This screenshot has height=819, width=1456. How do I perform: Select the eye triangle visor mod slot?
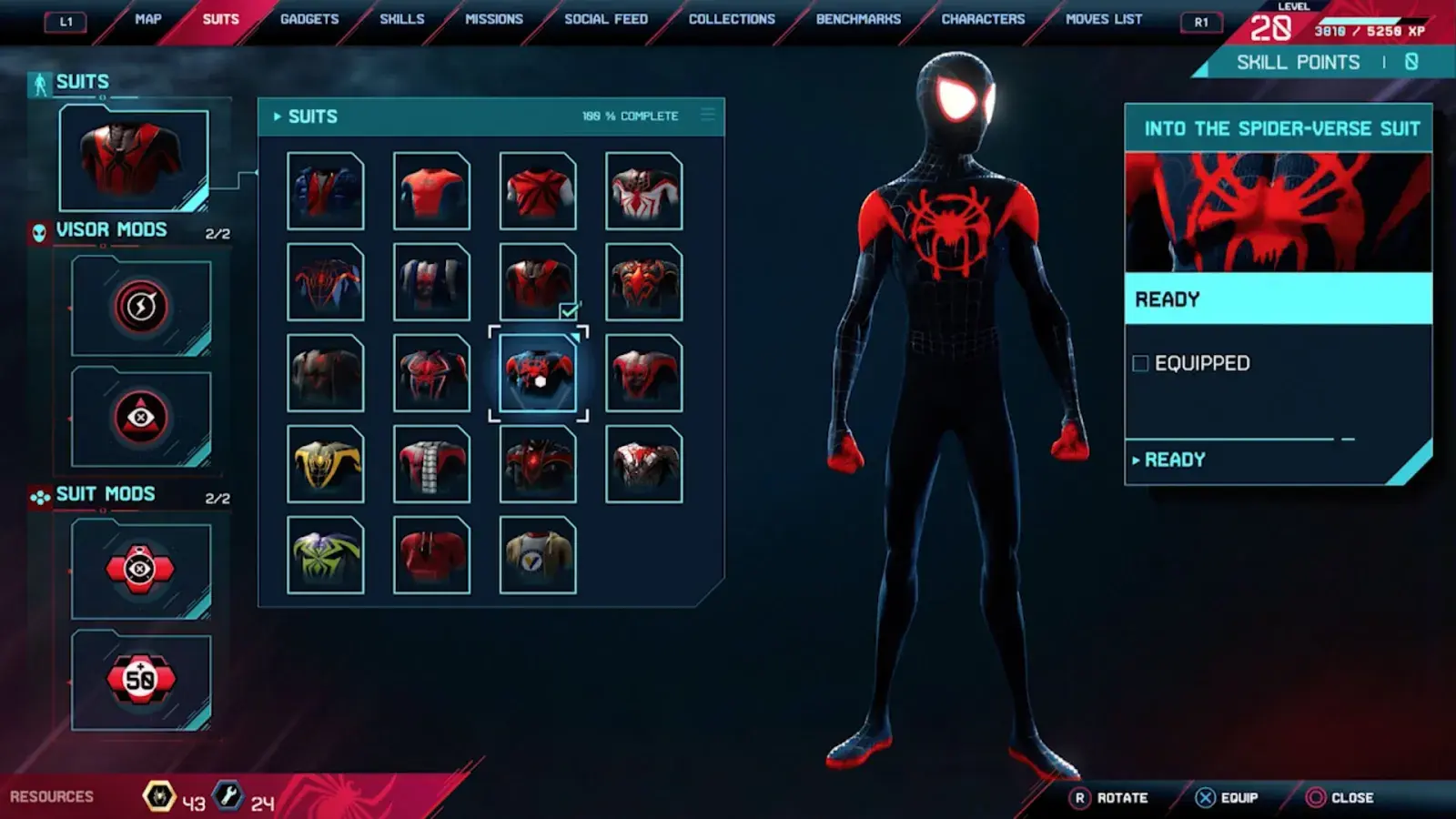coord(141,418)
